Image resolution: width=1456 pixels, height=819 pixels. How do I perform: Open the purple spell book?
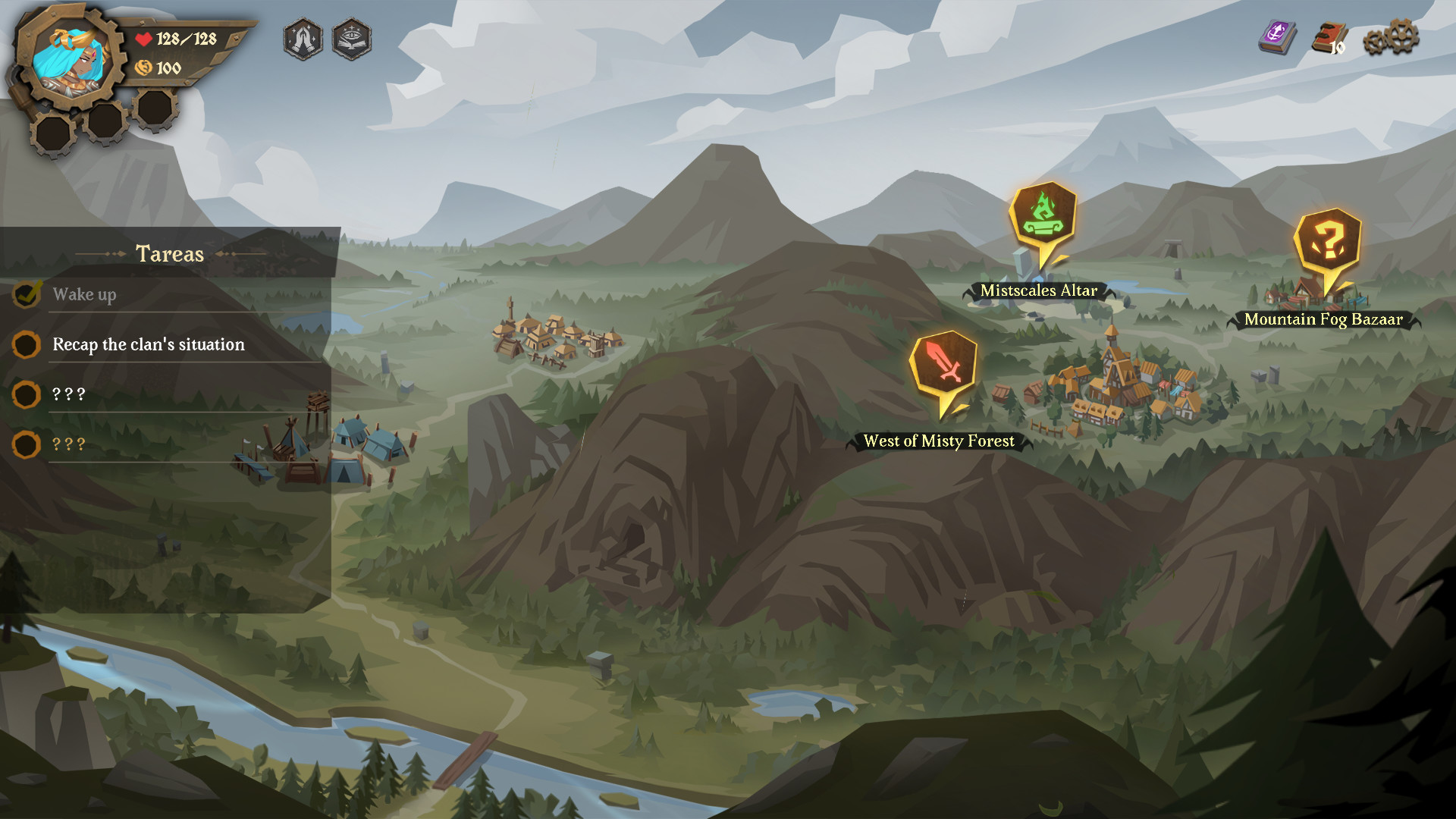[x=1278, y=36]
